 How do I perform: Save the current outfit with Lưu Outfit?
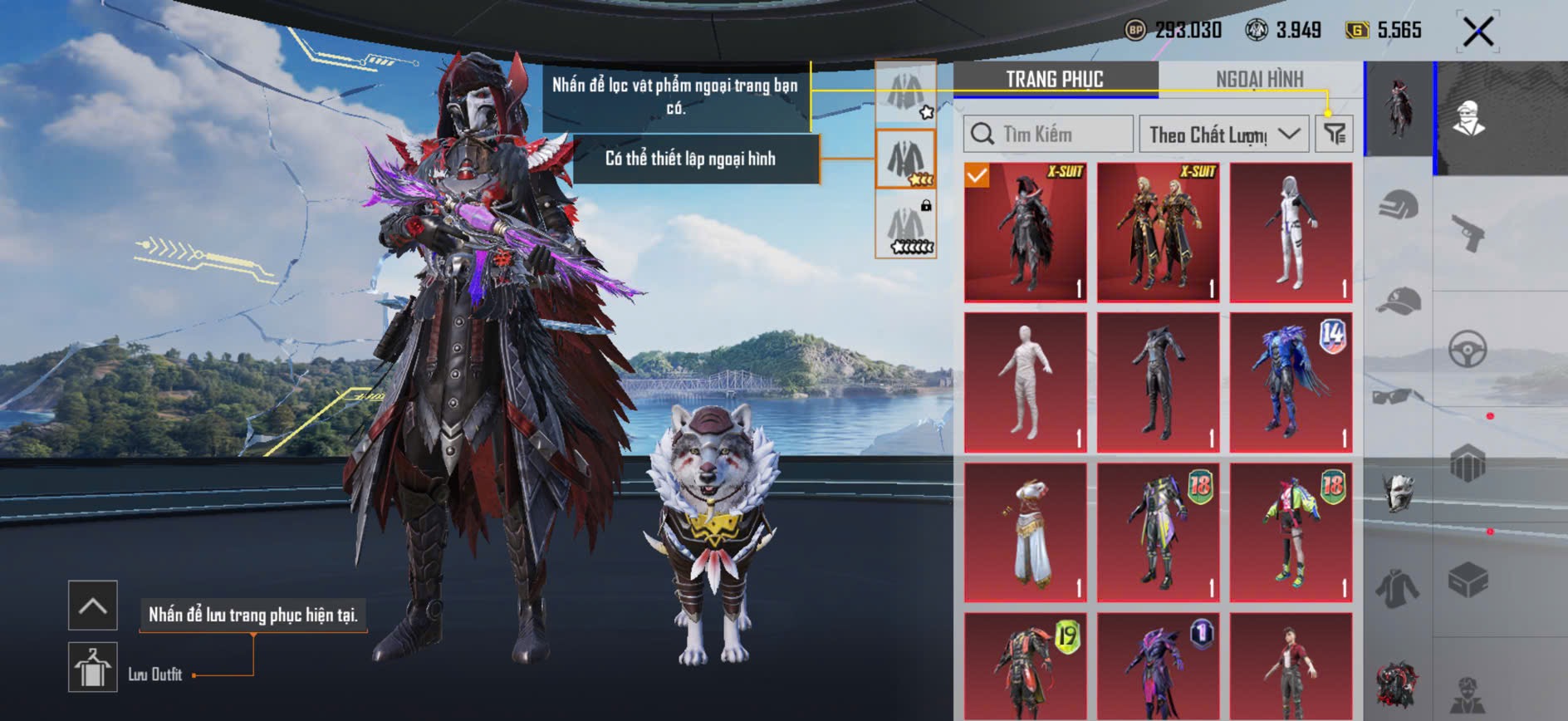(x=92, y=667)
